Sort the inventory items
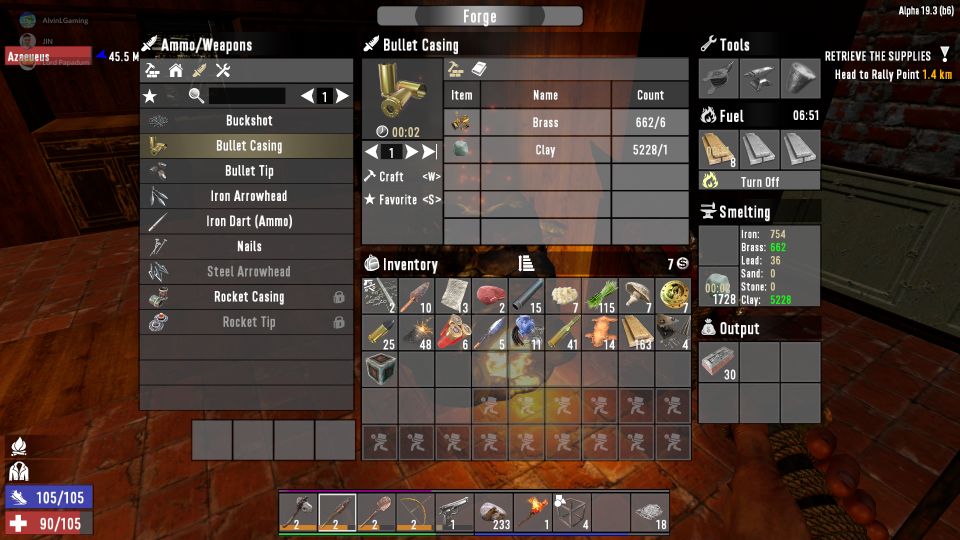The width and height of the screenshot is (960, 540). pyautogui.click(x=526, y=264)
